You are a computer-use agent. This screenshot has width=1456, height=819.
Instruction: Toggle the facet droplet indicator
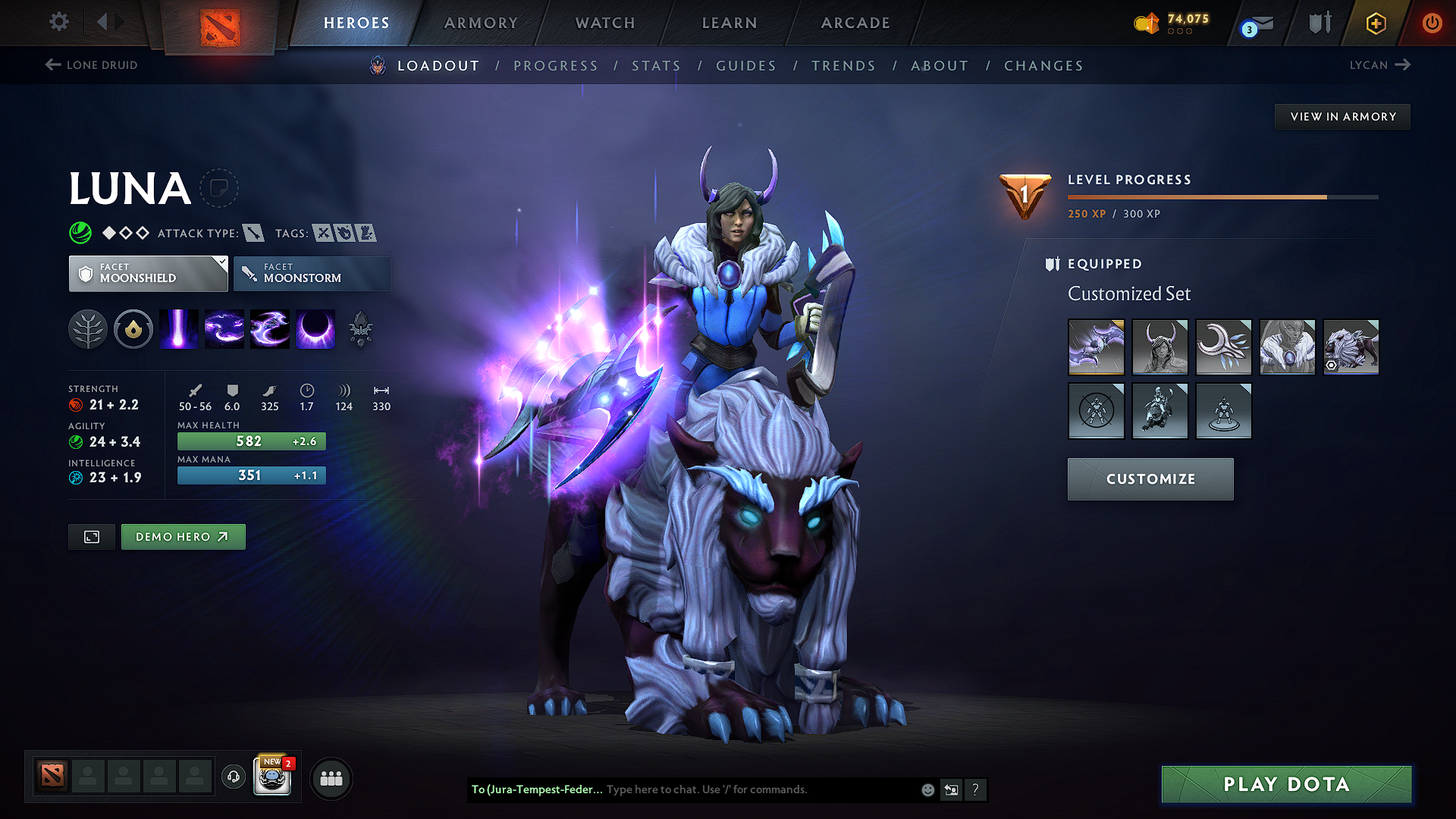(133, 328)
